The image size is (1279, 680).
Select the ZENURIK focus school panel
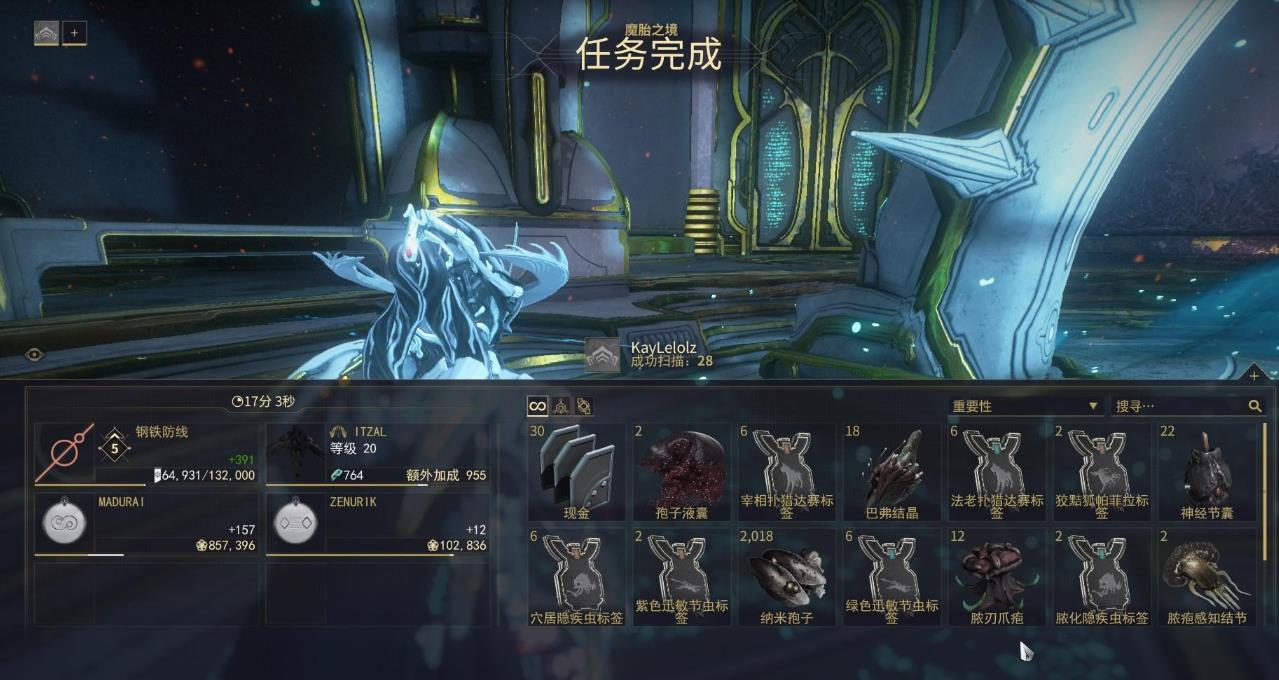pyautogui.click(x=377, y=524)
